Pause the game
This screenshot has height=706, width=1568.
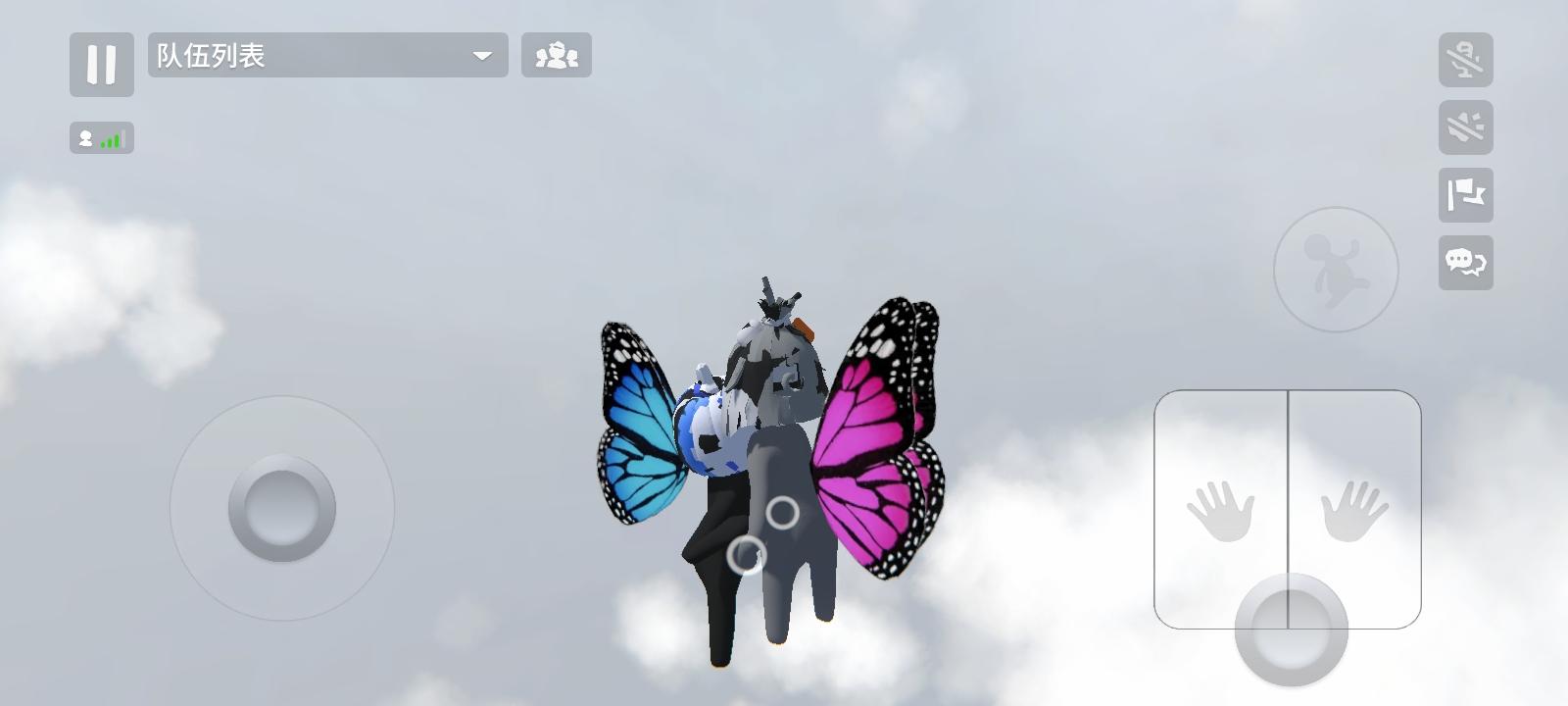click(x=102, y=65)
